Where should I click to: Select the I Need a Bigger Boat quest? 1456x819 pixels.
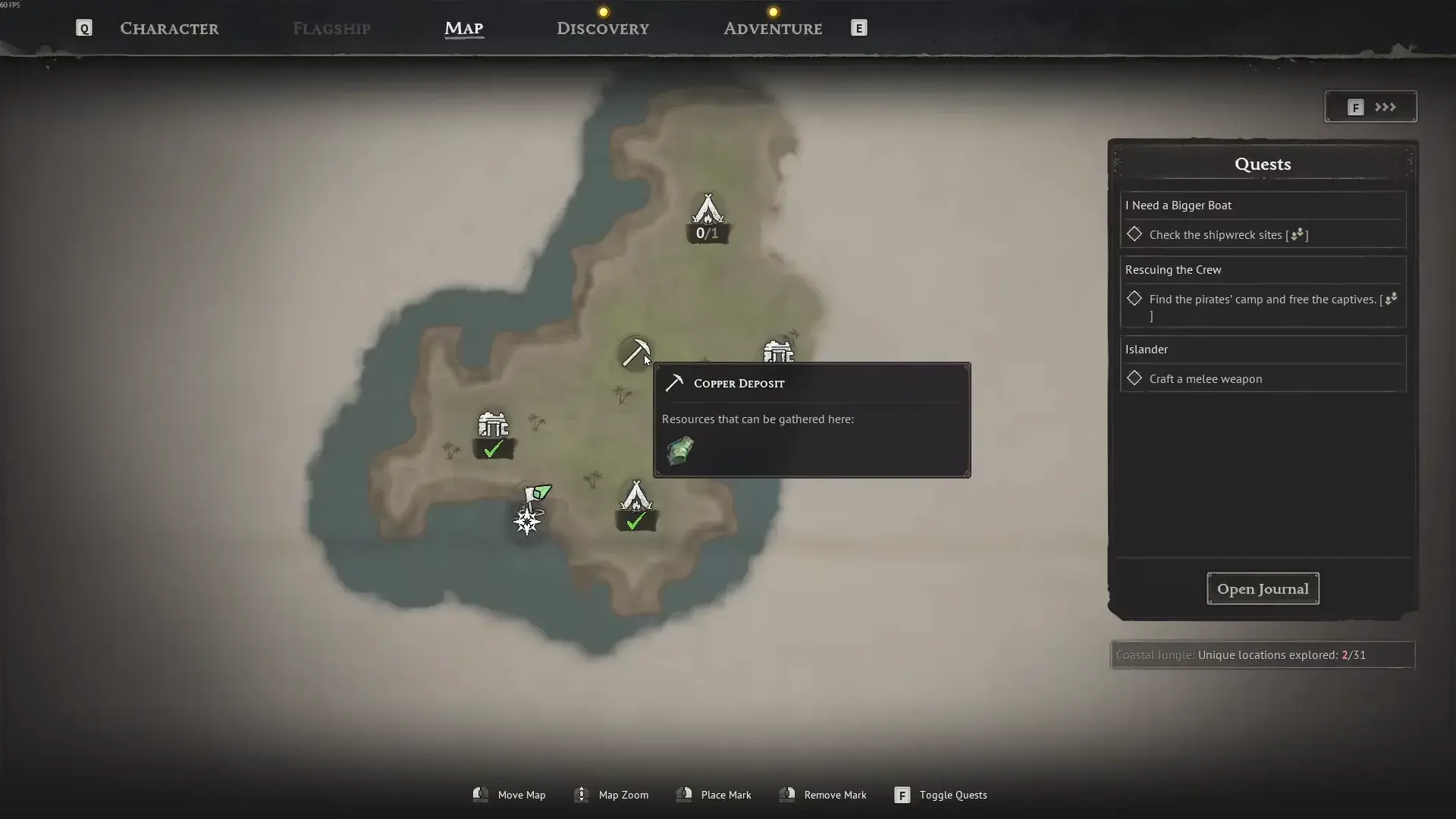tap(1178, 206)
